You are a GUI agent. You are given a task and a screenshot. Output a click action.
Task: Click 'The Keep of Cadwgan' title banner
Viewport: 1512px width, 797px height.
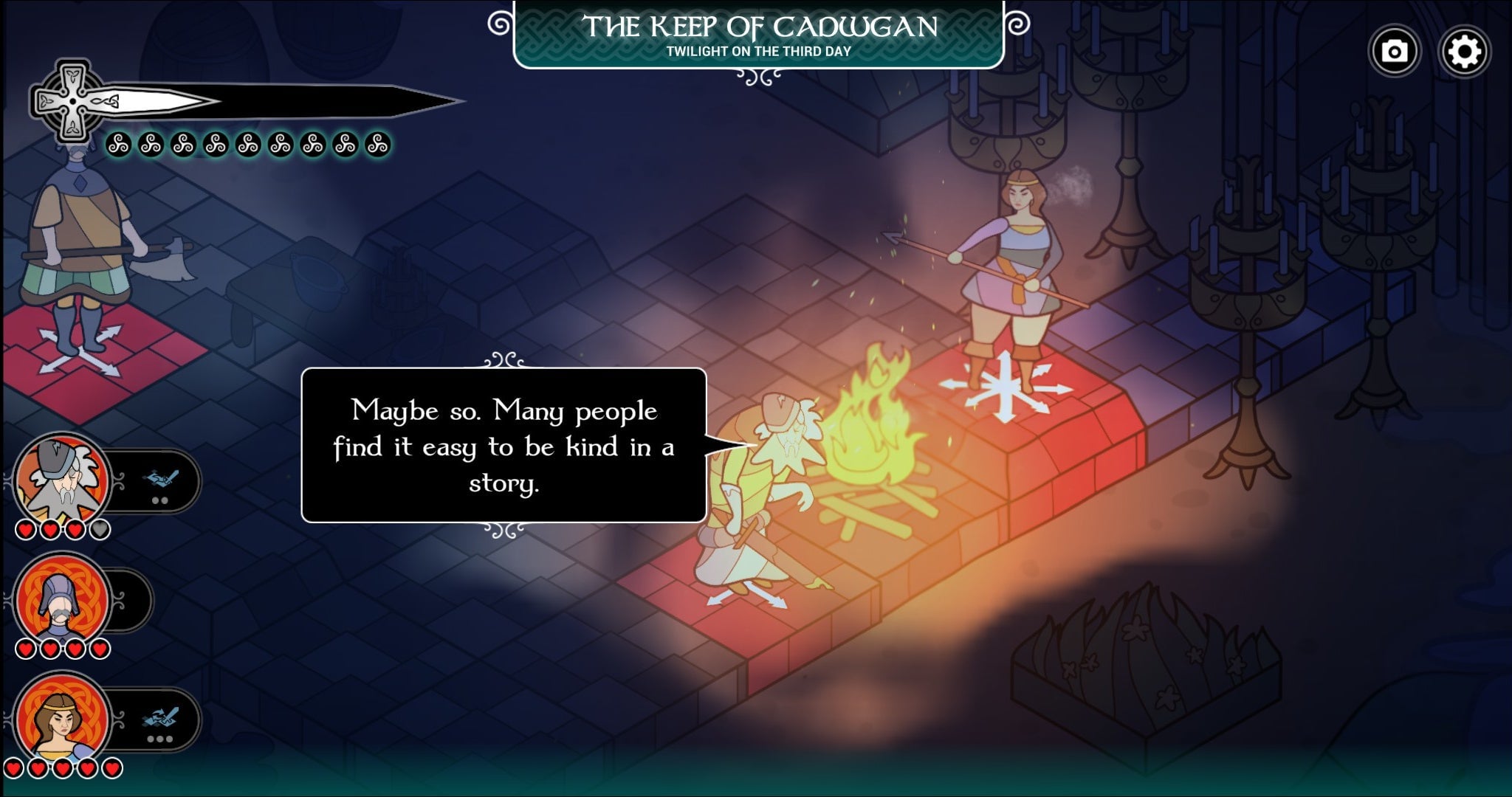point(762,30)
